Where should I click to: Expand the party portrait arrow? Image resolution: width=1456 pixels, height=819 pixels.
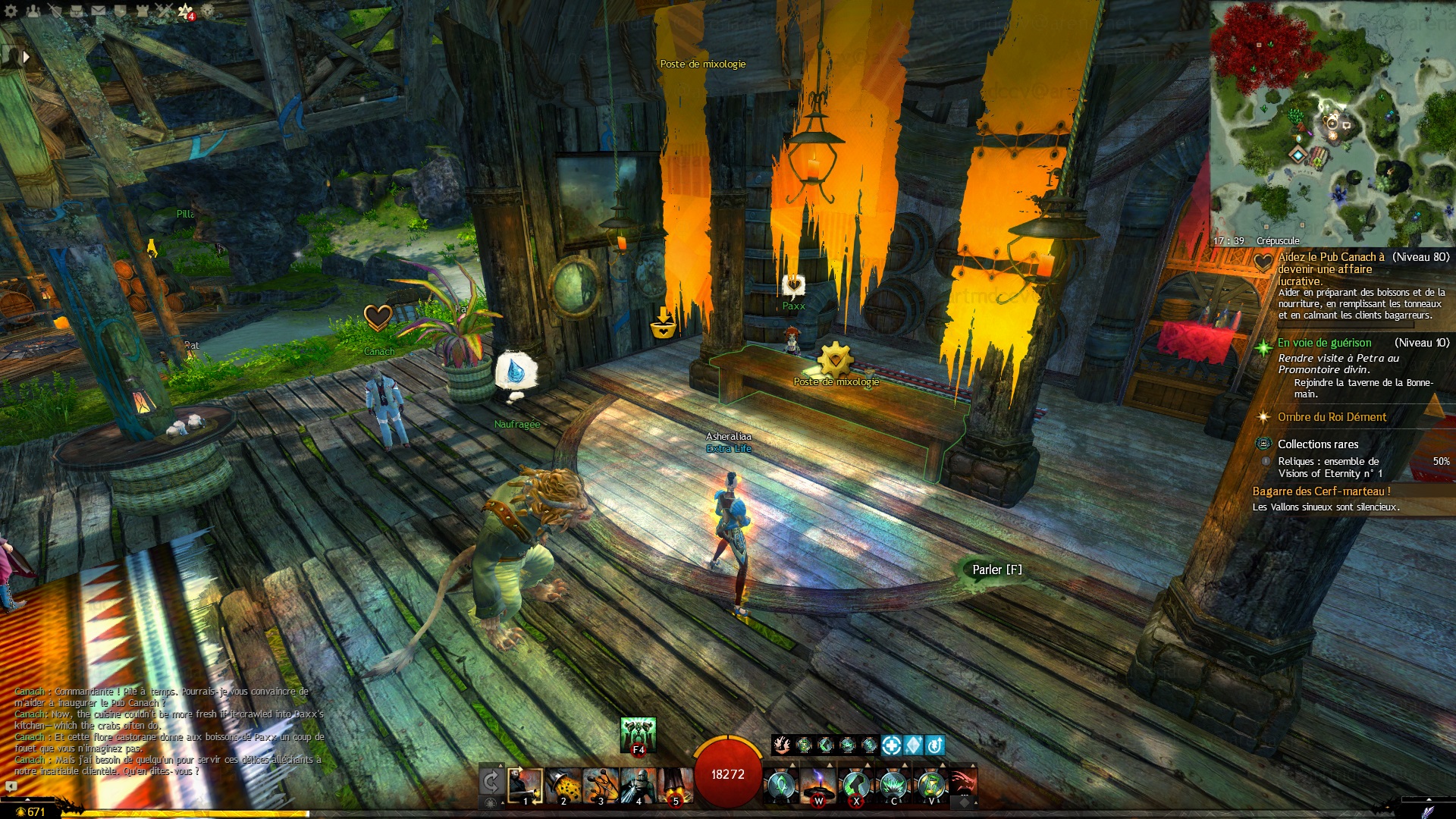click(27, 56)
